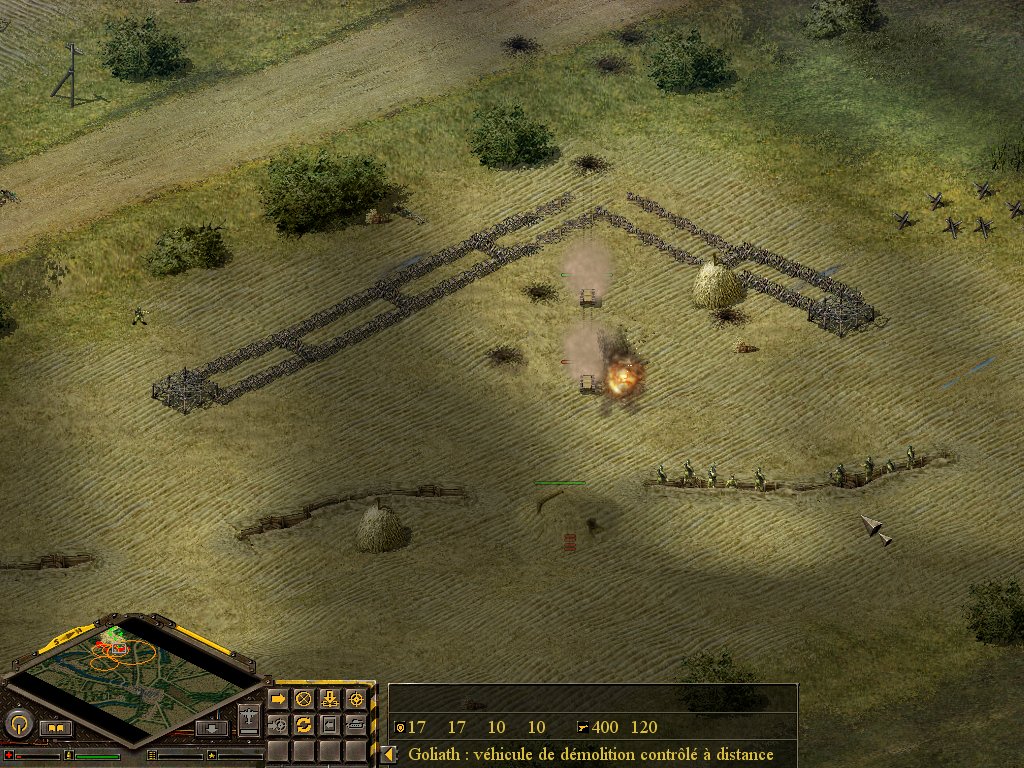Choose the down-arrow unload command icon
The width and height of the screenshot is (1024, 768).
(x=329, y=699)
